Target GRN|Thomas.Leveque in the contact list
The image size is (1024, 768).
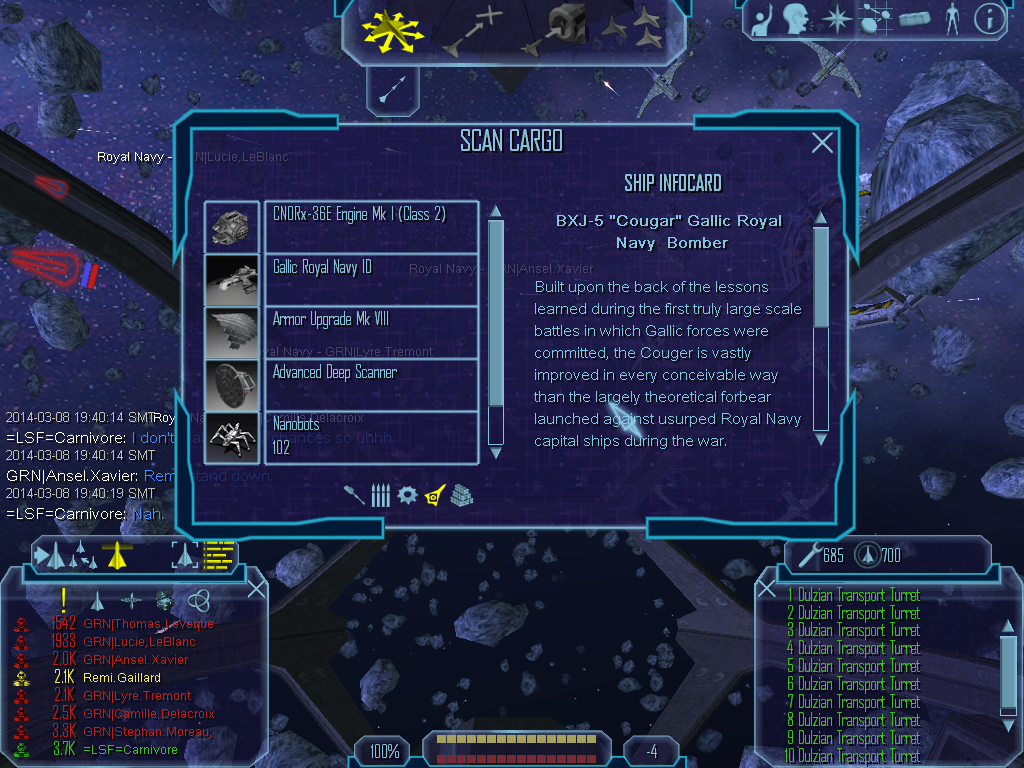coord(136,624)
